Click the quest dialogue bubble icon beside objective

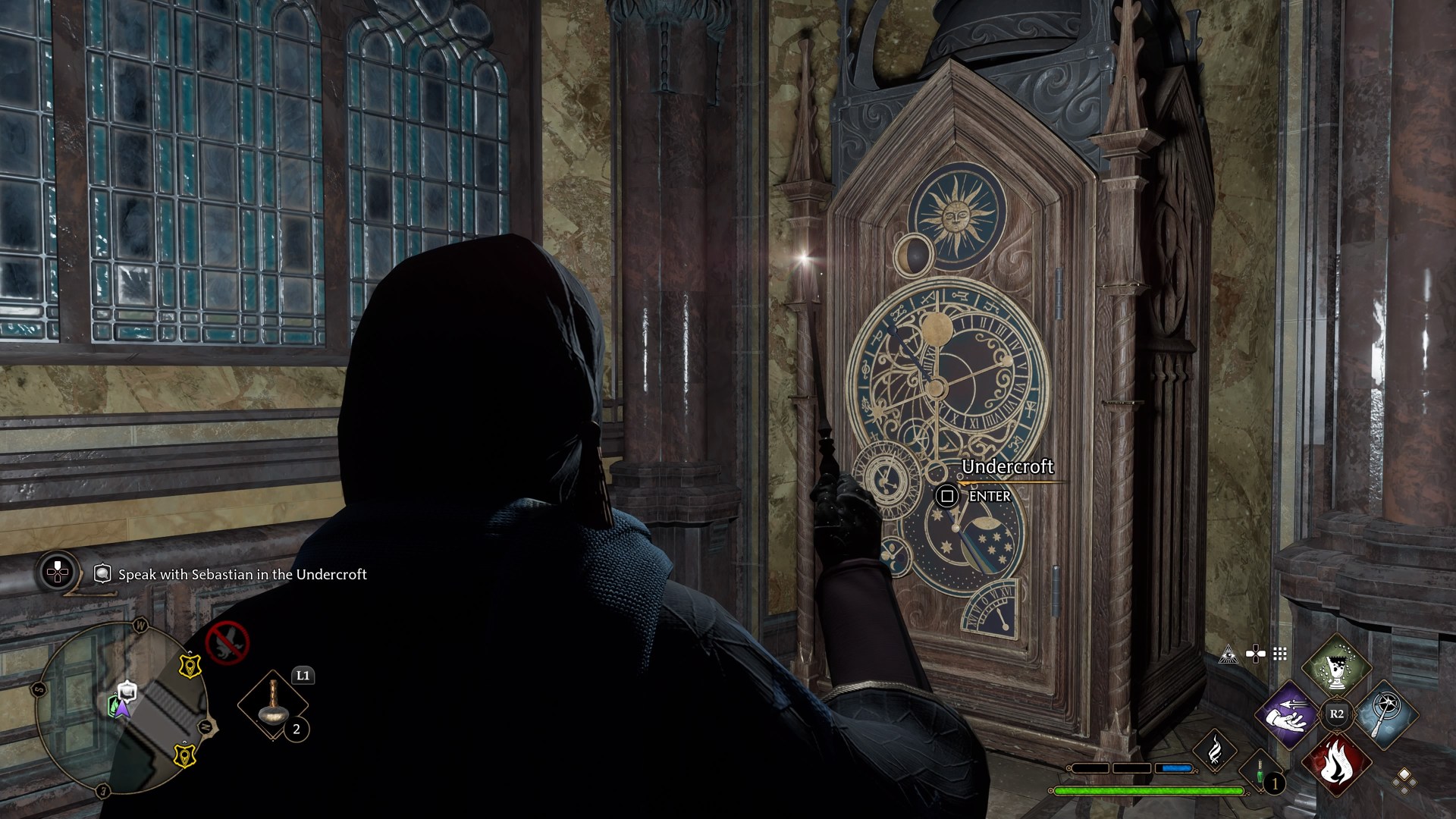pos(102,573)
